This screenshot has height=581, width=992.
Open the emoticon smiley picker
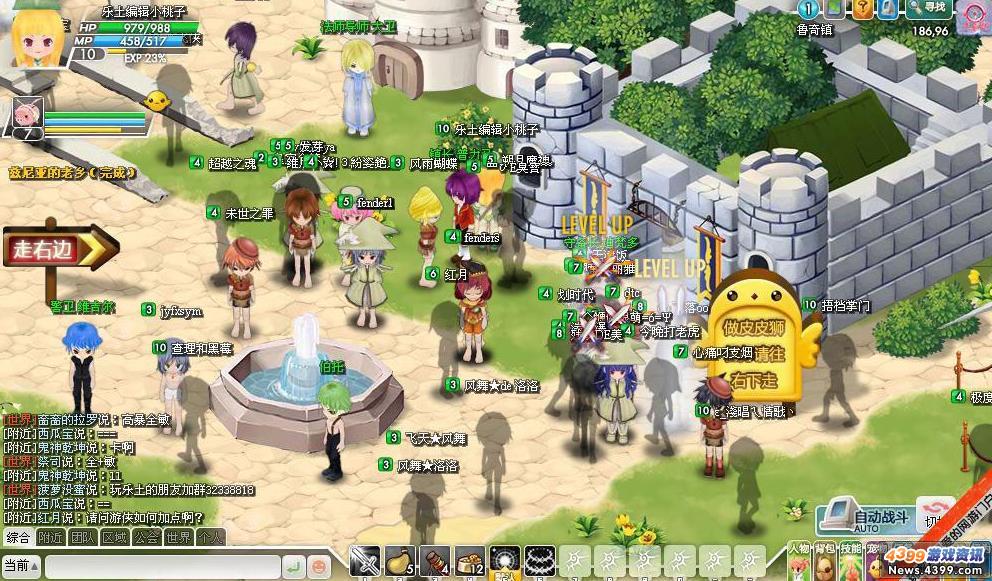coord(318,565)
